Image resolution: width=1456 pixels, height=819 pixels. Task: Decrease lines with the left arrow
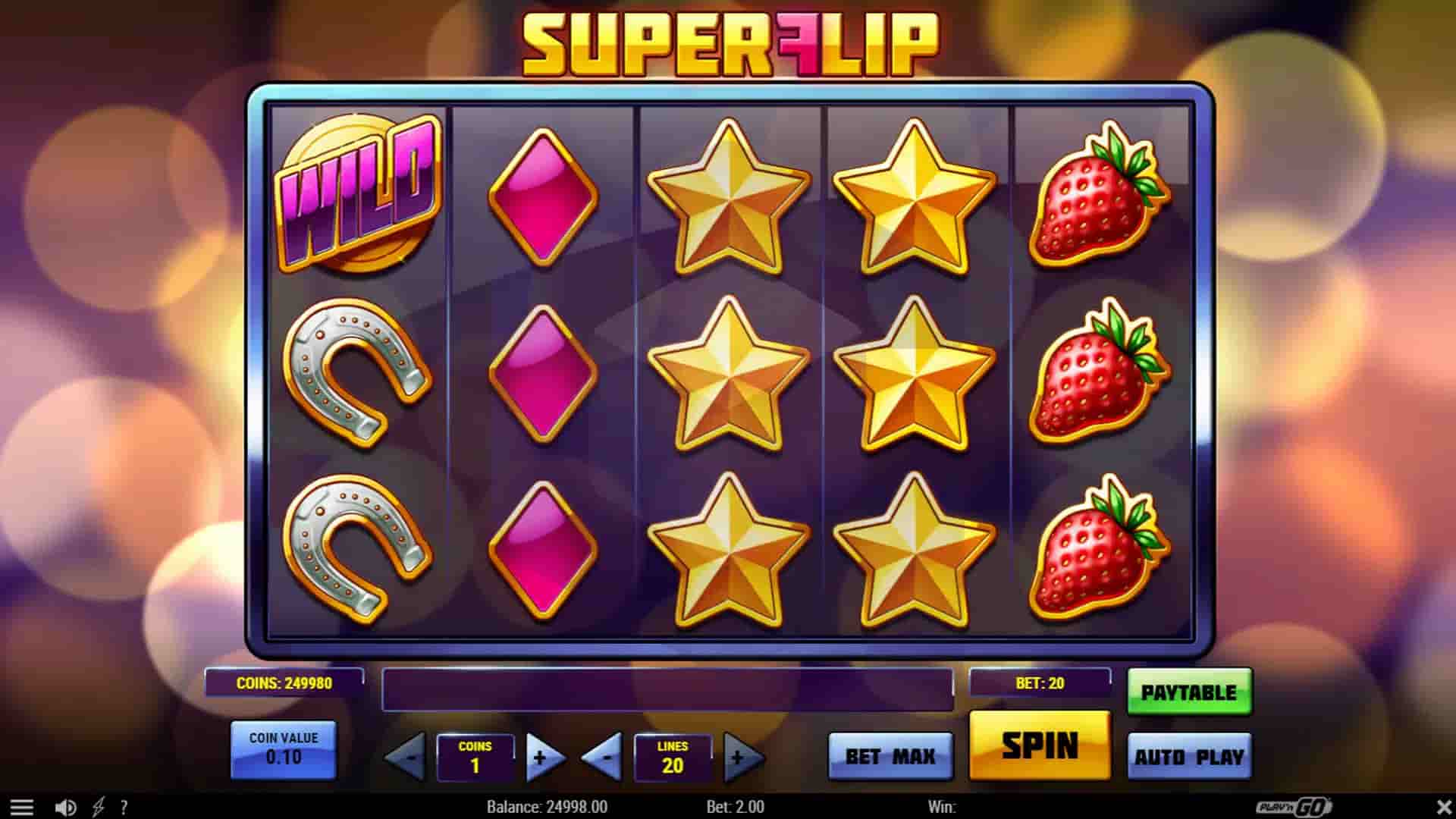(603, 757)
